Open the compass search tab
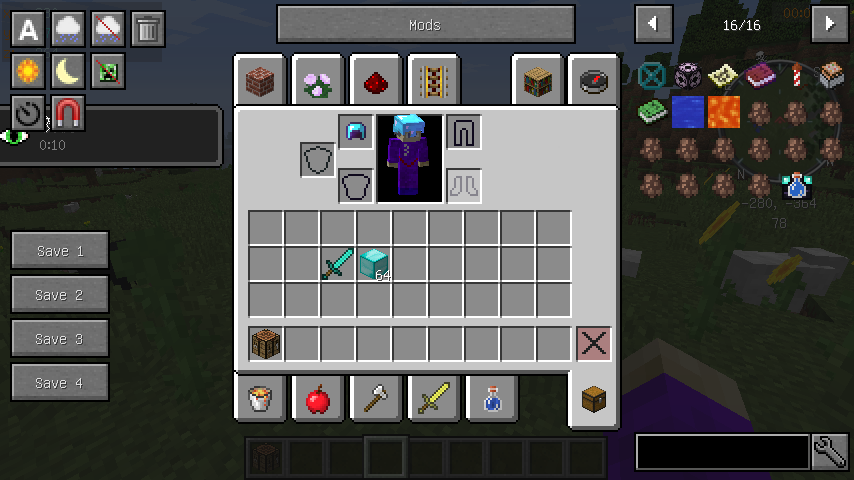This screenshot has height=480, width=854. [x=594, y=81]
